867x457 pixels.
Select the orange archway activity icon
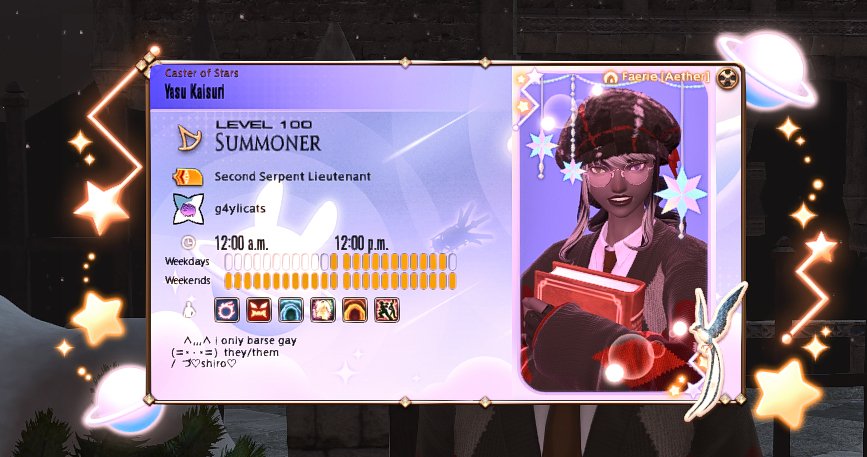(355, 309)
